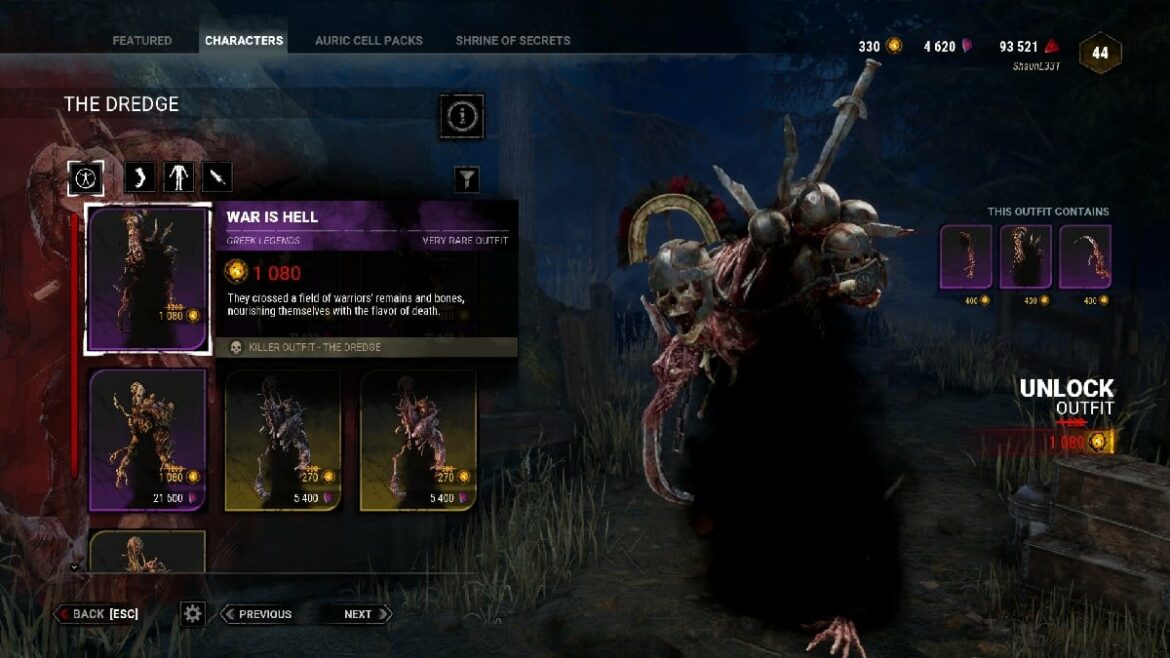
Task: Click the Auric Cells balance coin icon
Action: coord(894,46)
